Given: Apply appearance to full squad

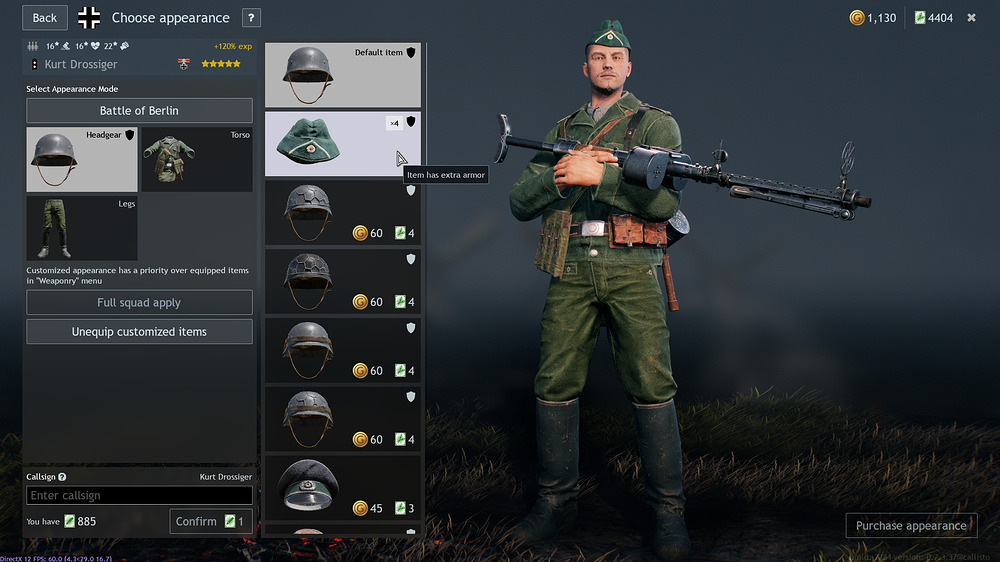Looking at the screenshot, I should click(x=139, y=302).
